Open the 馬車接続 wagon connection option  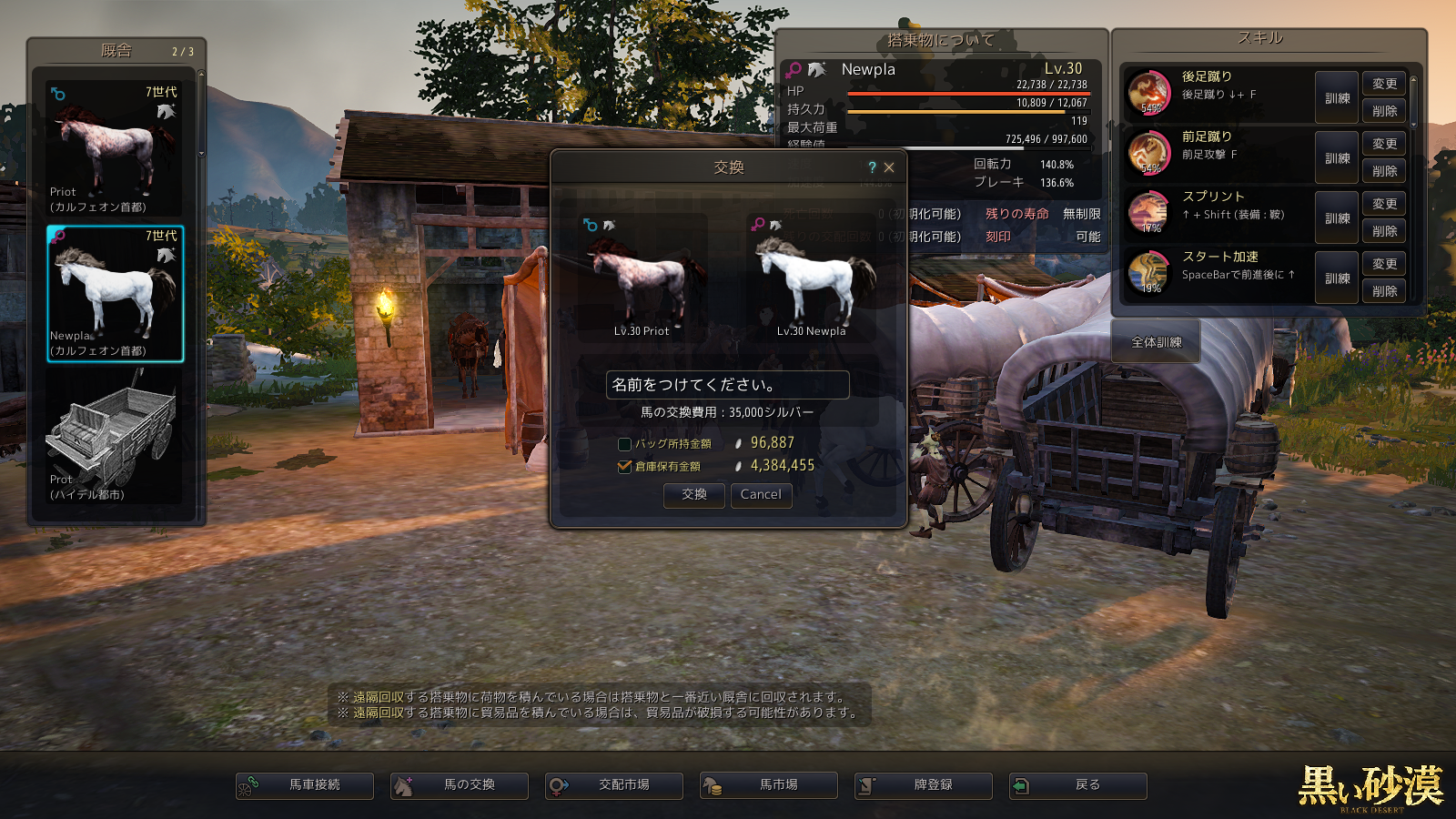[305, 785]
